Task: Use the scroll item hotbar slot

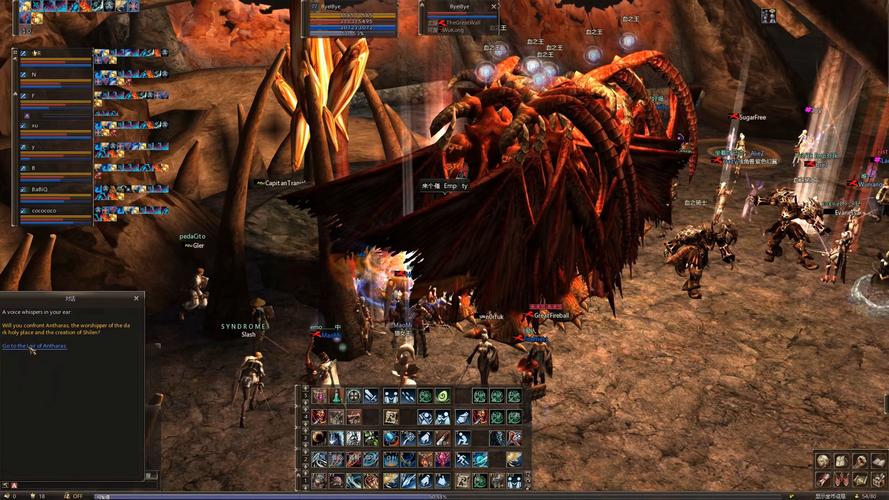Action: [392, 416]
